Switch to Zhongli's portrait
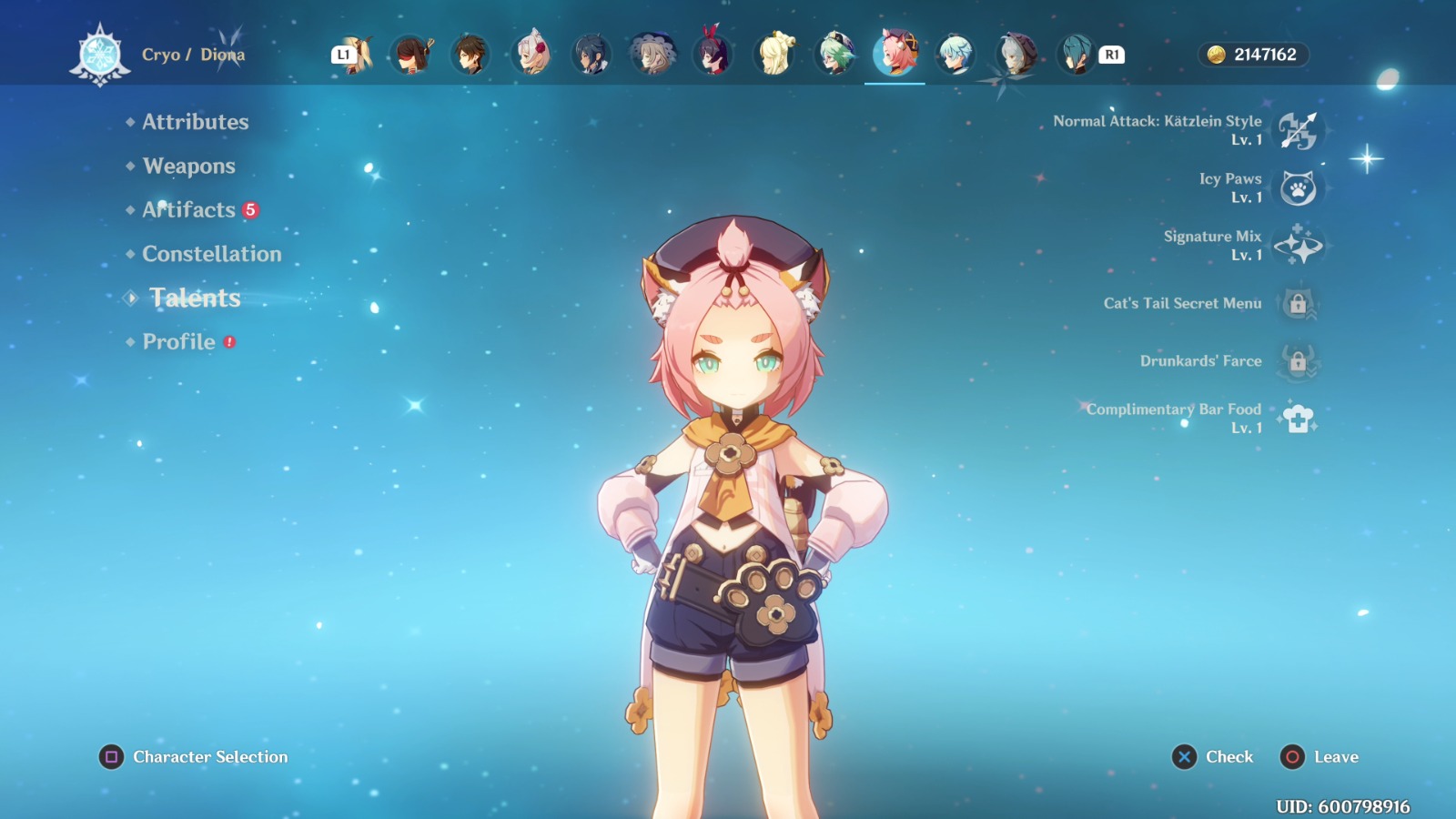Viewport: 1456px width, 819px height. click(x=470, y=55)
